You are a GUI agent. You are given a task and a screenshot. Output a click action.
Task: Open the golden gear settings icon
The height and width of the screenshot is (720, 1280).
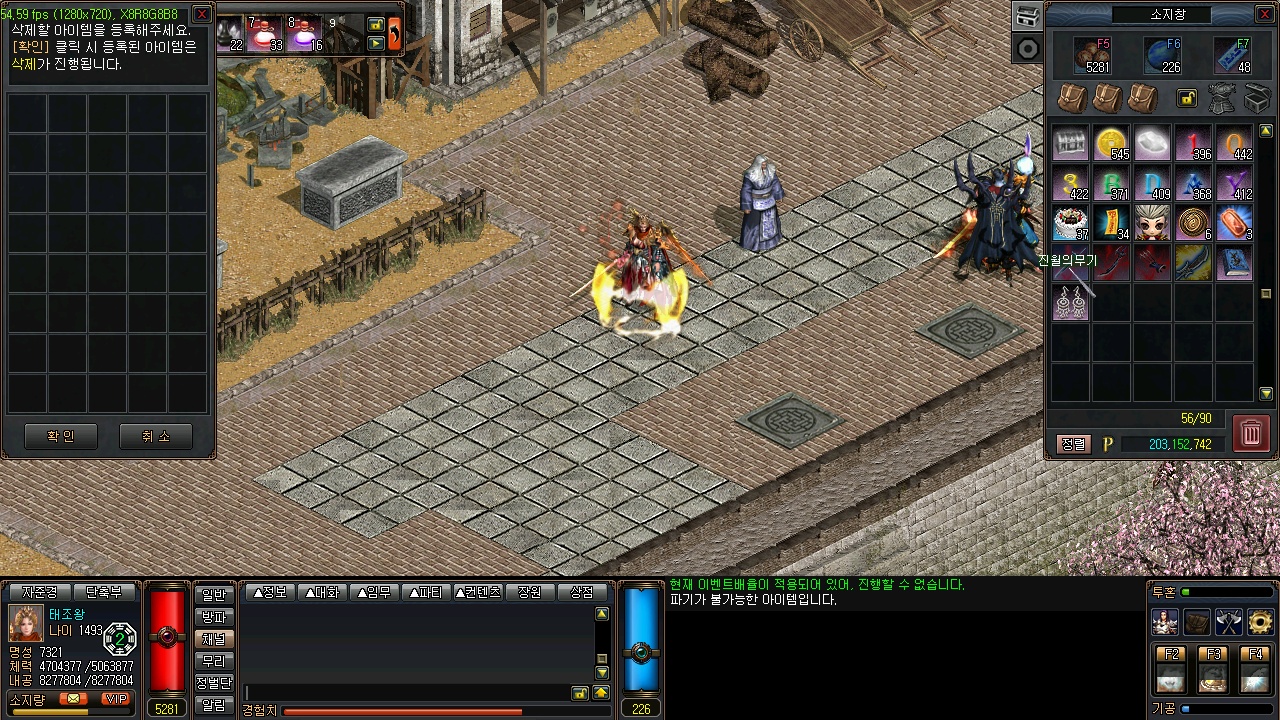tap(1260, 622)
